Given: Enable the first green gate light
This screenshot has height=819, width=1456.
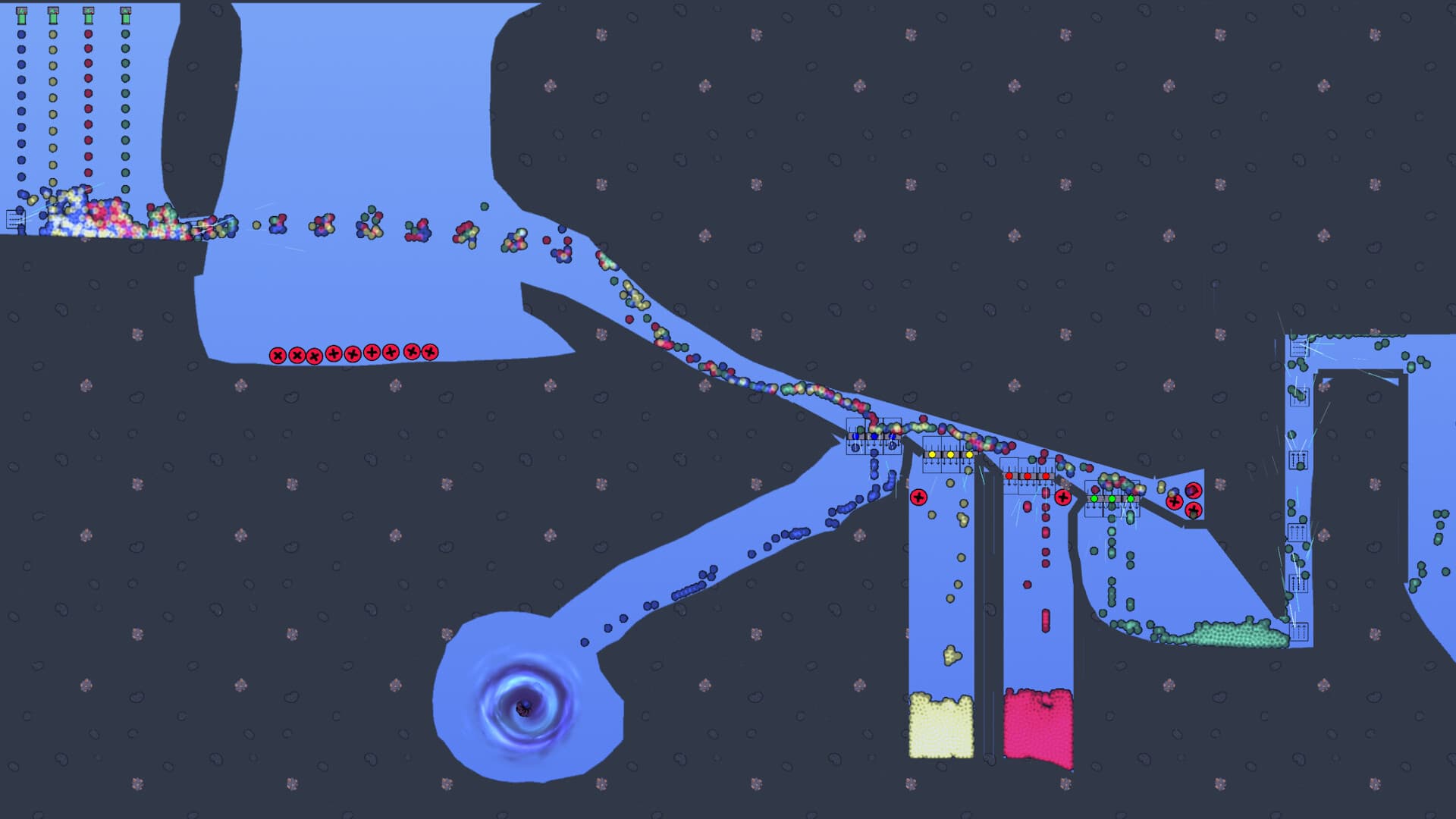Looking at the screenshot, I should click(x=1094, y=500).
